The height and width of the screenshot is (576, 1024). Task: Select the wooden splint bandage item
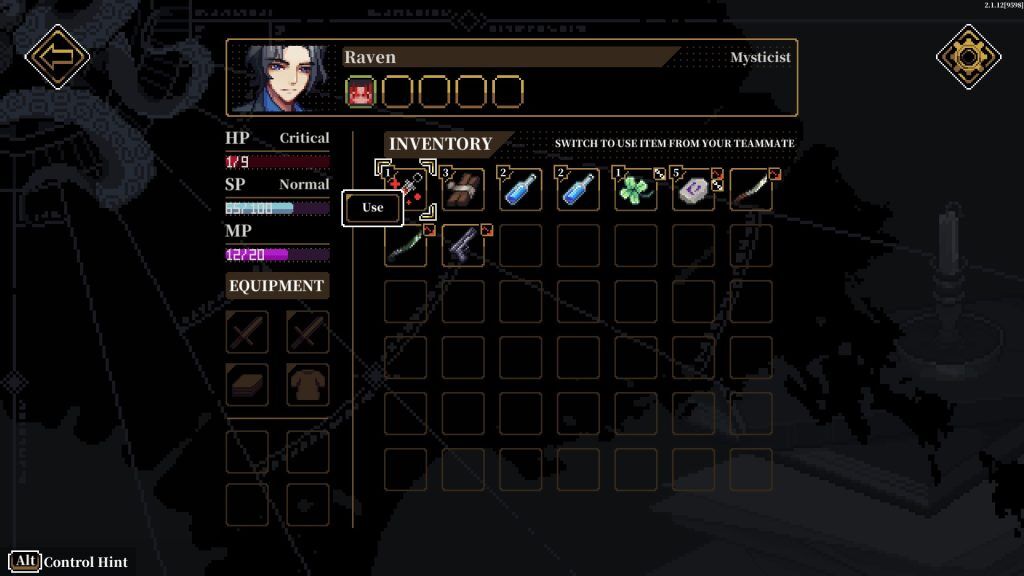[463, 190]
